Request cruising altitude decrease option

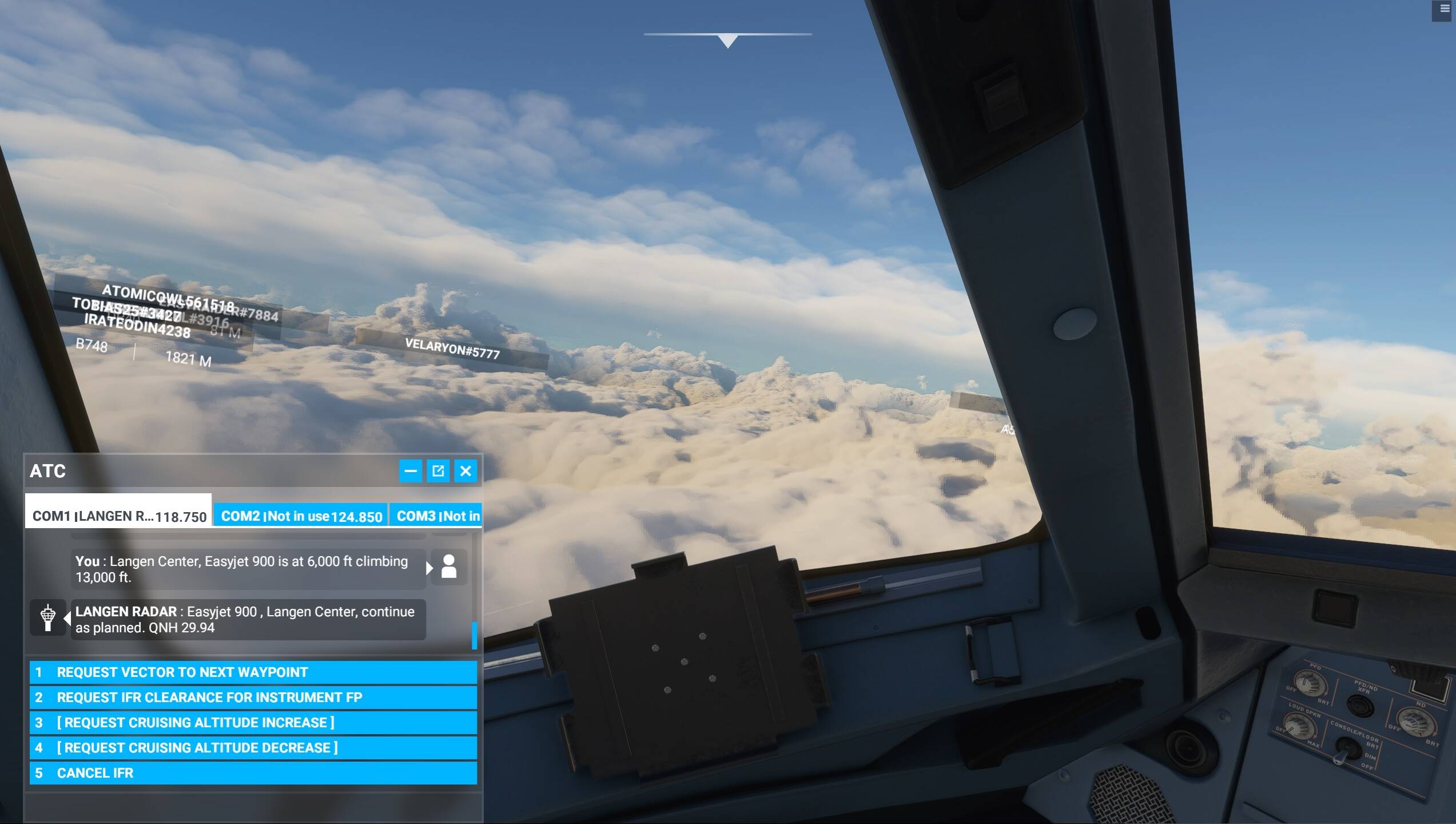click(253, 748)
